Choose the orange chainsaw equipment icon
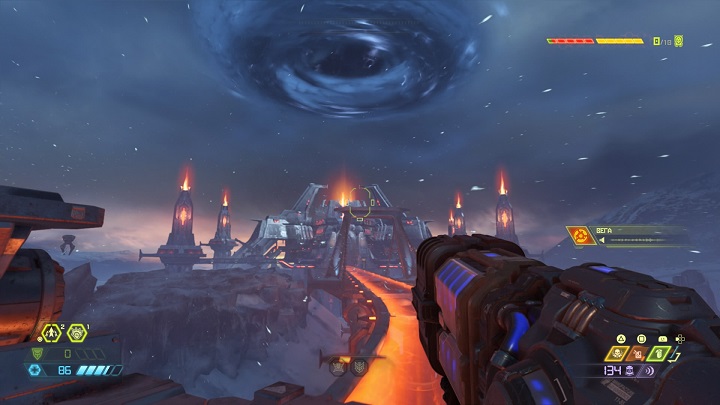Screen dimensions: 720x405 (637, 353)
